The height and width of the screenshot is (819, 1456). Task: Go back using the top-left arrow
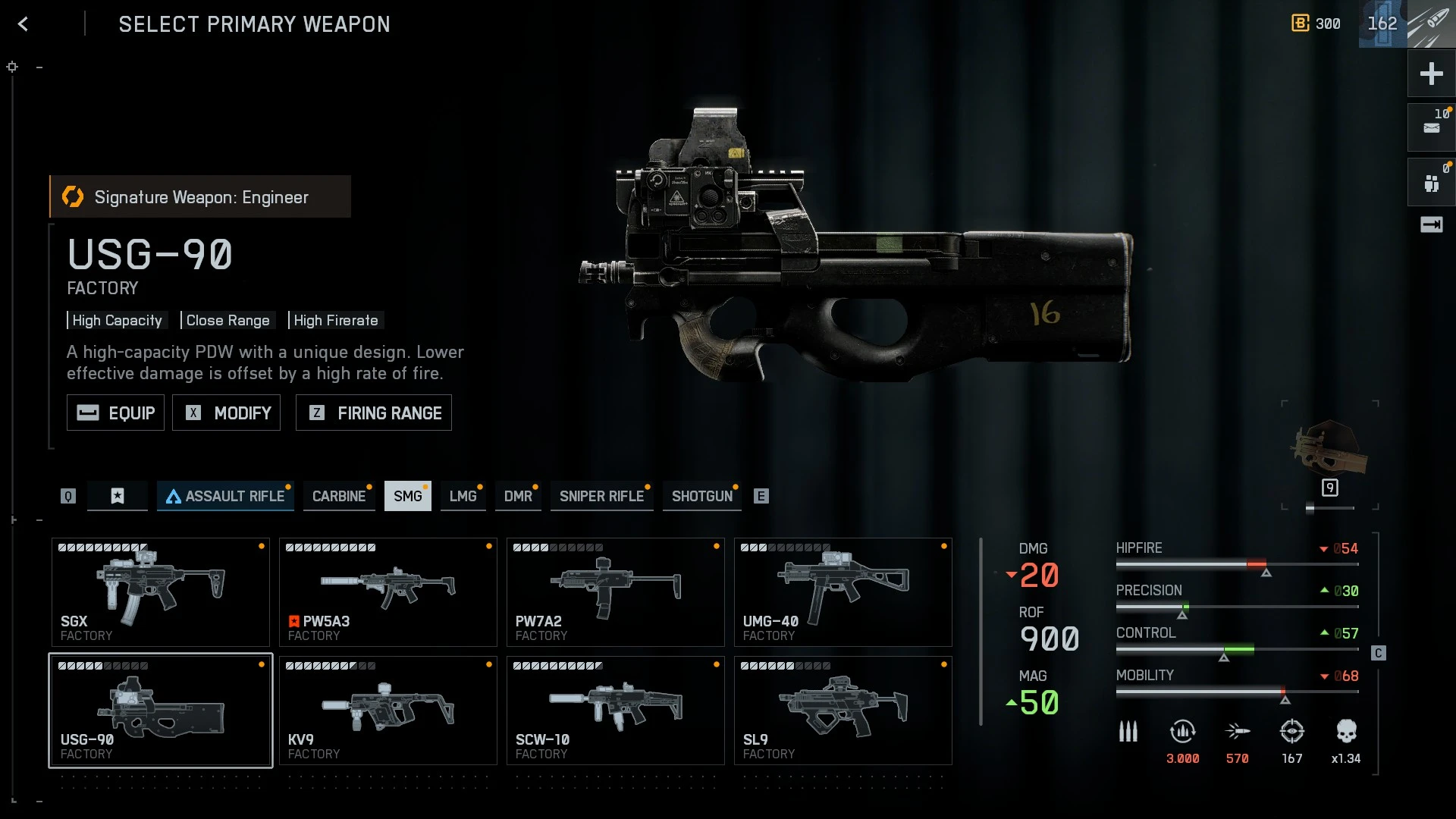point(23,24)
